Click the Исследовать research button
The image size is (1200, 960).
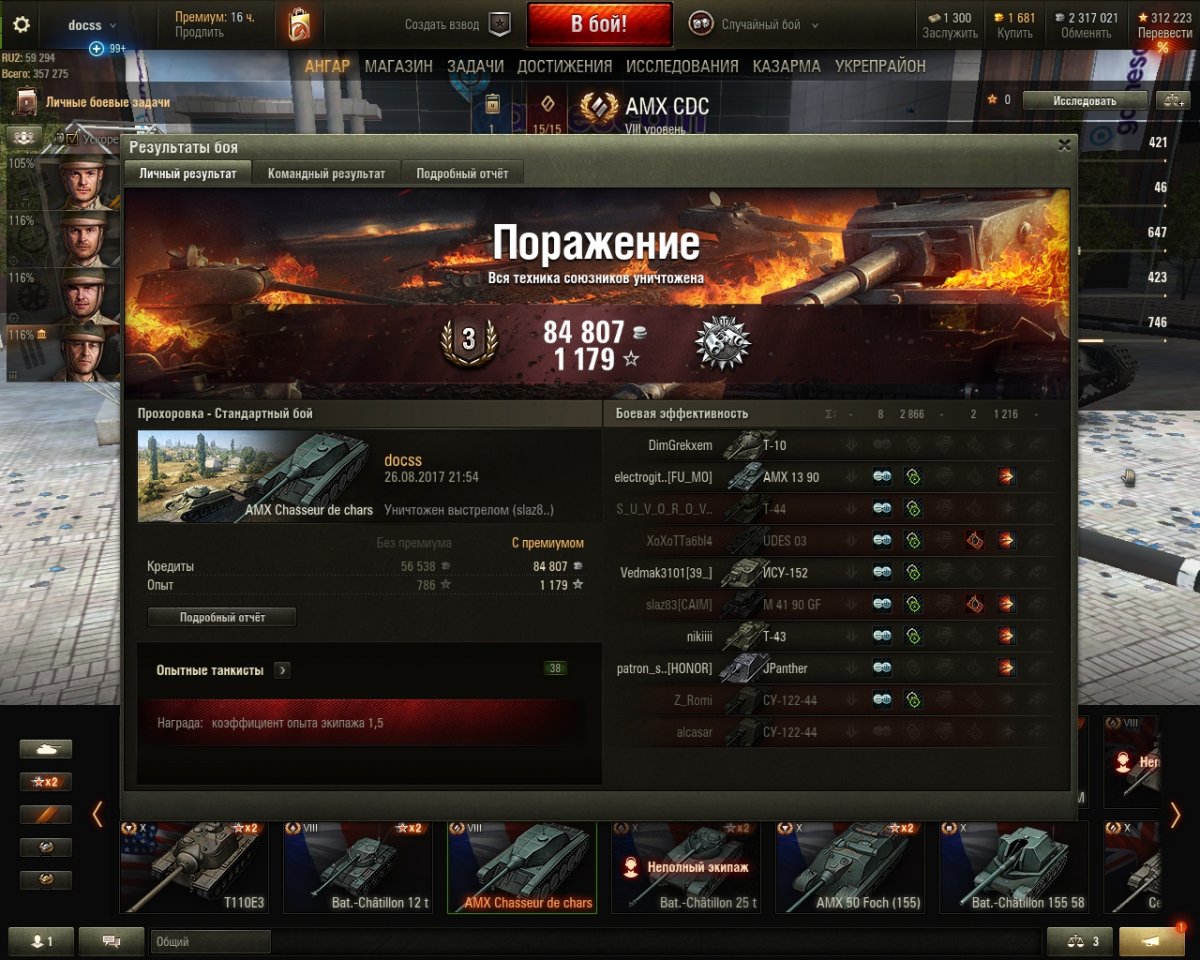click(1084, 100)
